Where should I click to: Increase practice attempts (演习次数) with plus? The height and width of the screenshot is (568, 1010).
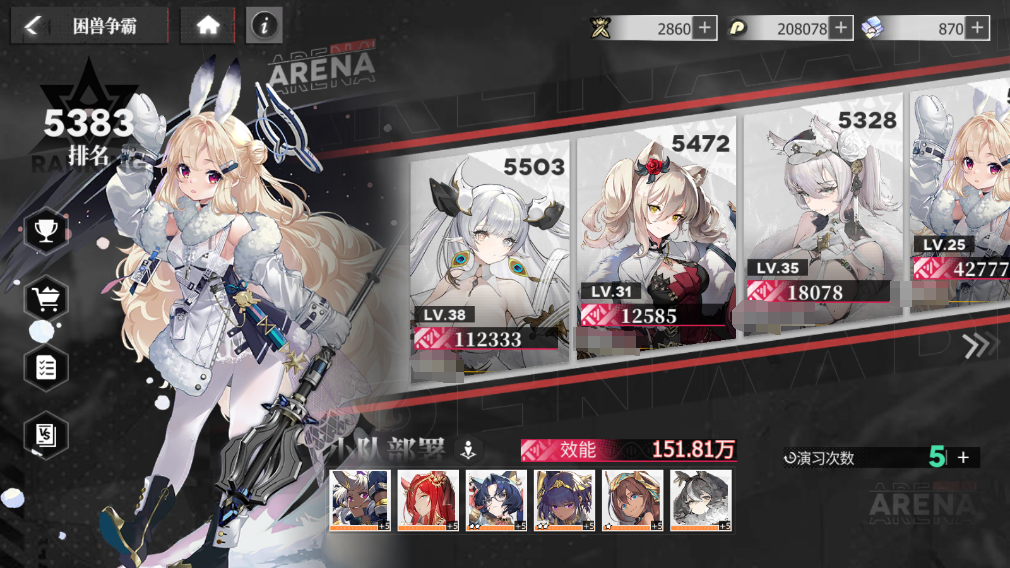(963, 457)
